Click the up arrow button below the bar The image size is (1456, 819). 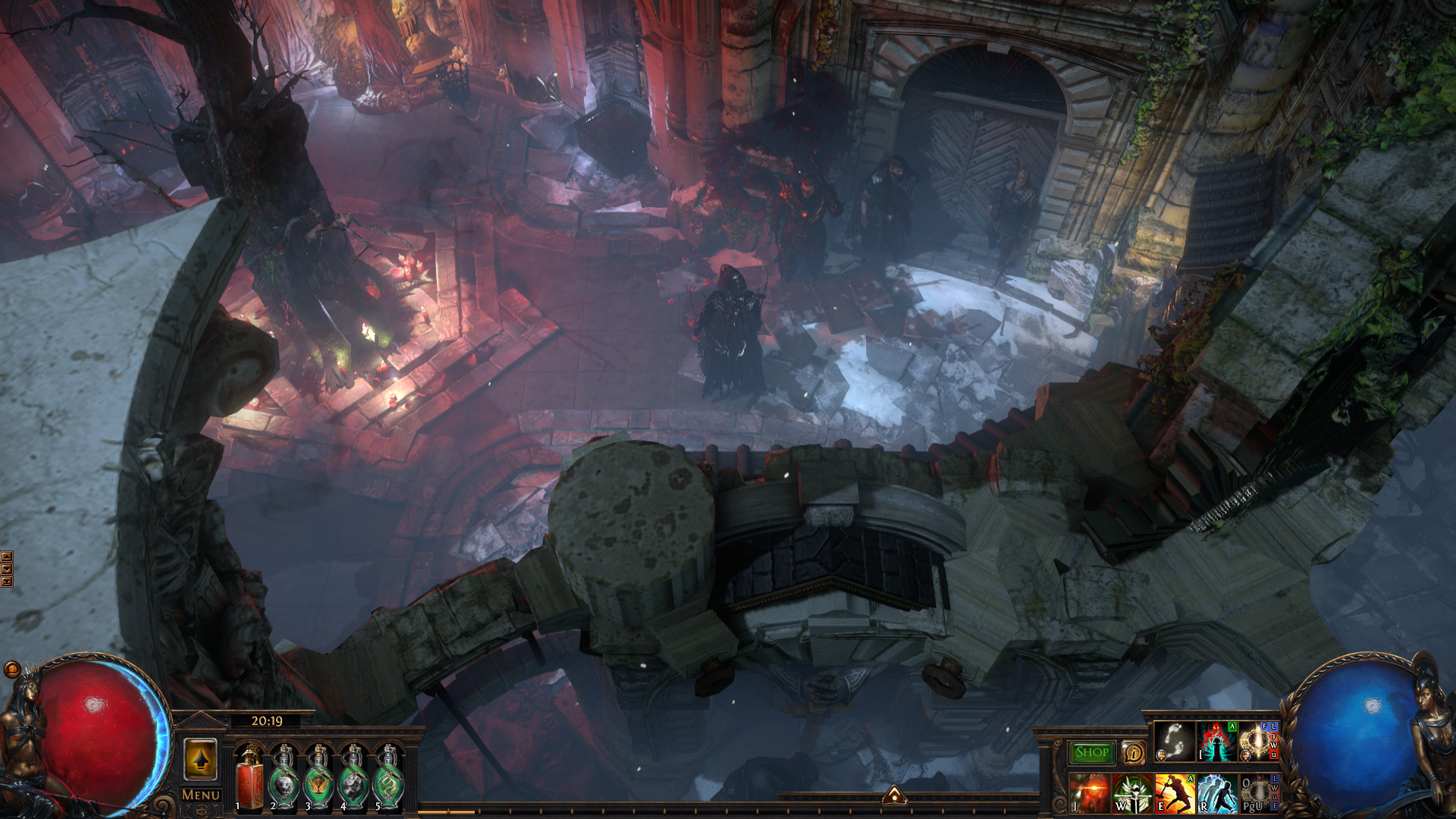pos(894,795)
